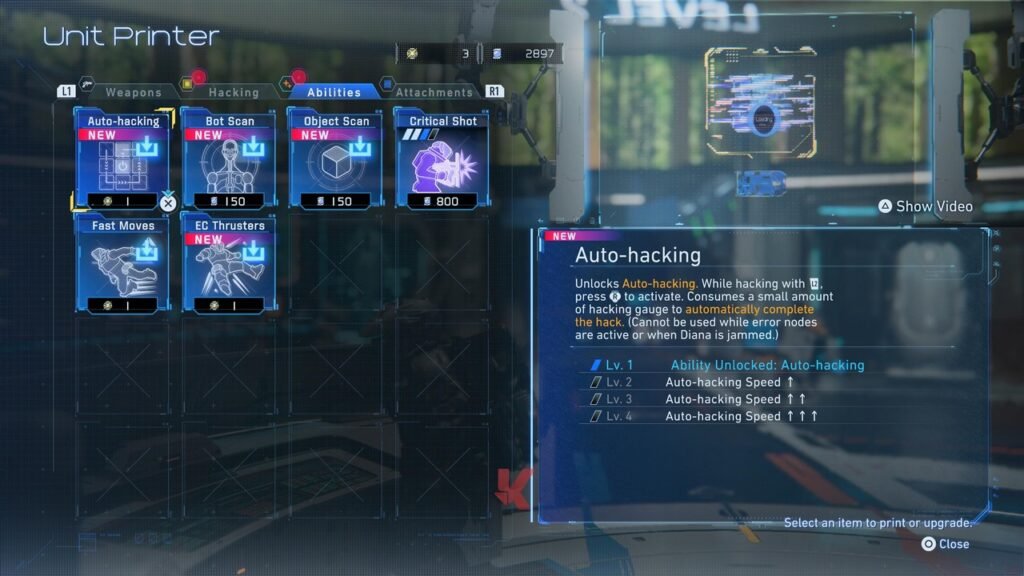The image size is (1024, 576).
Task: Select the Abilities tab
Action: (x=333, y=92)
